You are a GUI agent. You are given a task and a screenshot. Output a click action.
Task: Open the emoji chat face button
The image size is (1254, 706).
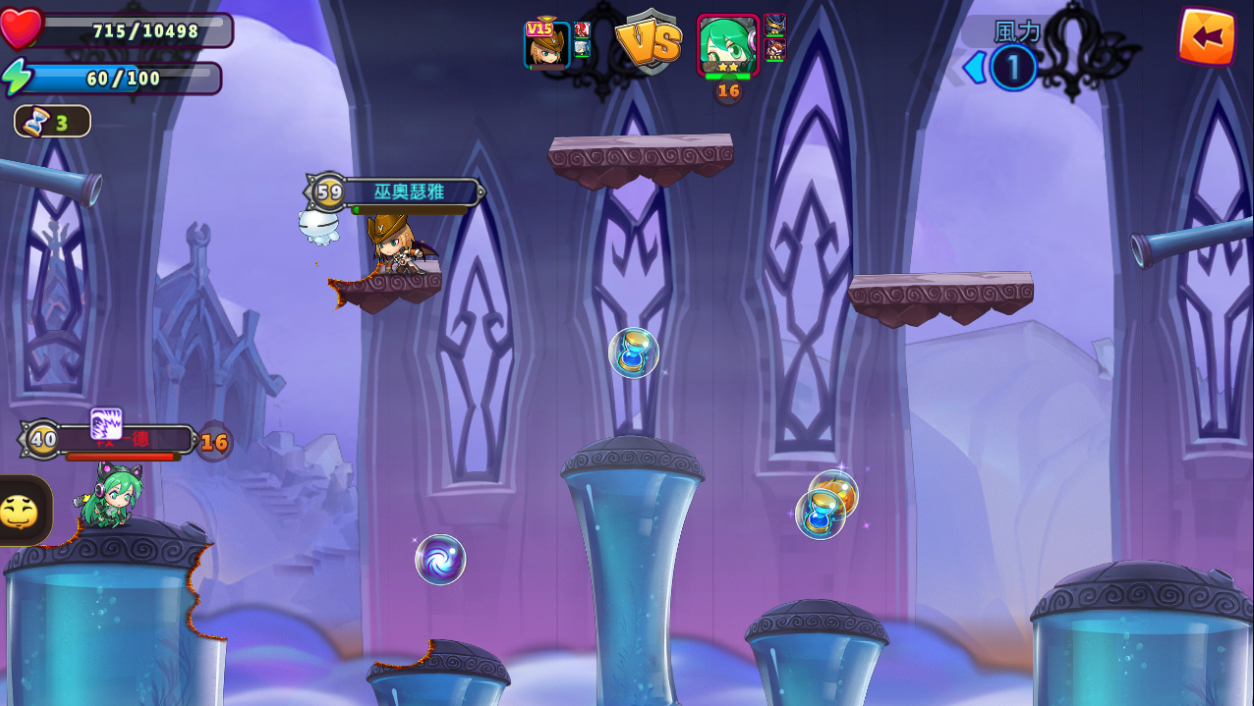pyautogui.click(x=20, y=511)
